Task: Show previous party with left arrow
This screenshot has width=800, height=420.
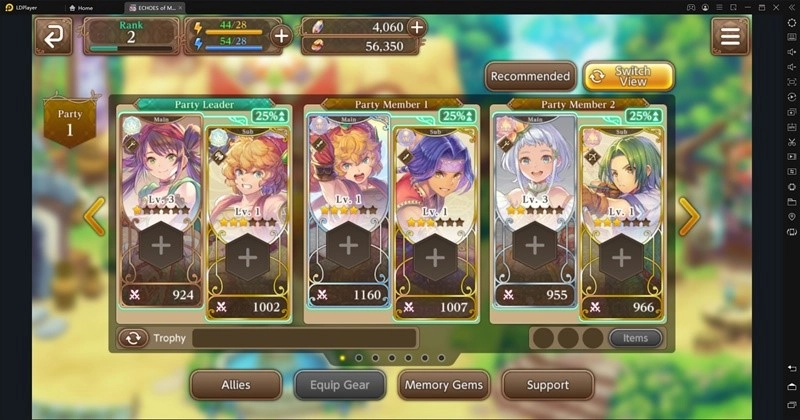Action: click(94, 216)
